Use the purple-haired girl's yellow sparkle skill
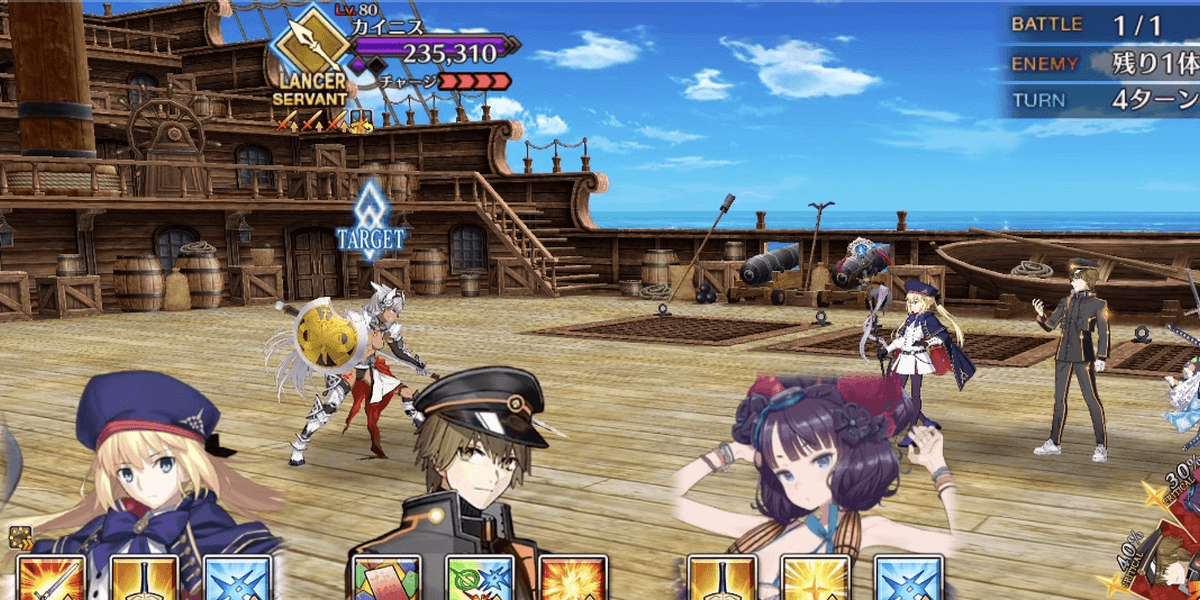Image resolution: width=1200 pixels, height=600 pixels. (814, 580)
